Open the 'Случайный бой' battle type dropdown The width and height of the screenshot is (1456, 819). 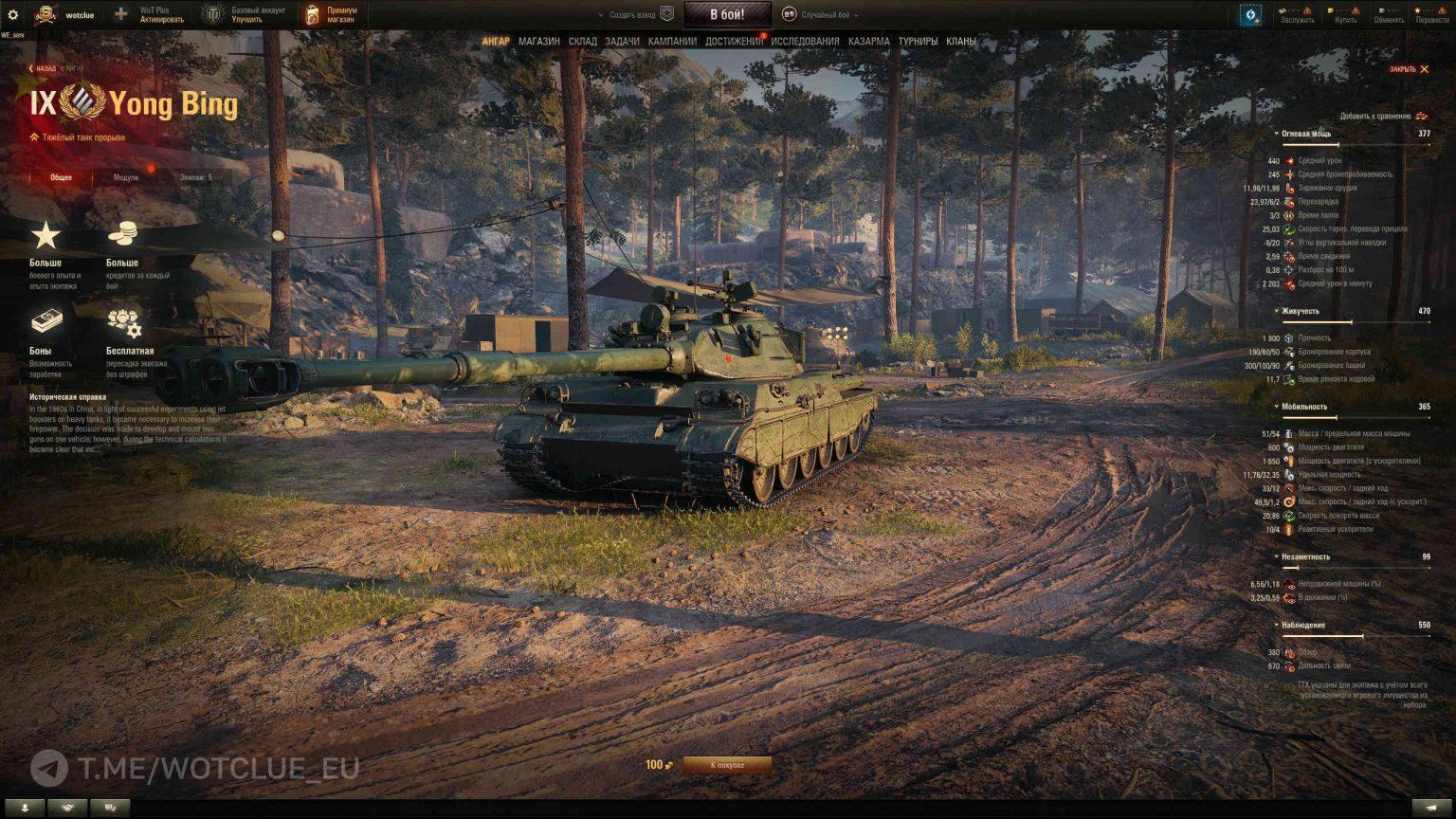[x=823, y=15]
